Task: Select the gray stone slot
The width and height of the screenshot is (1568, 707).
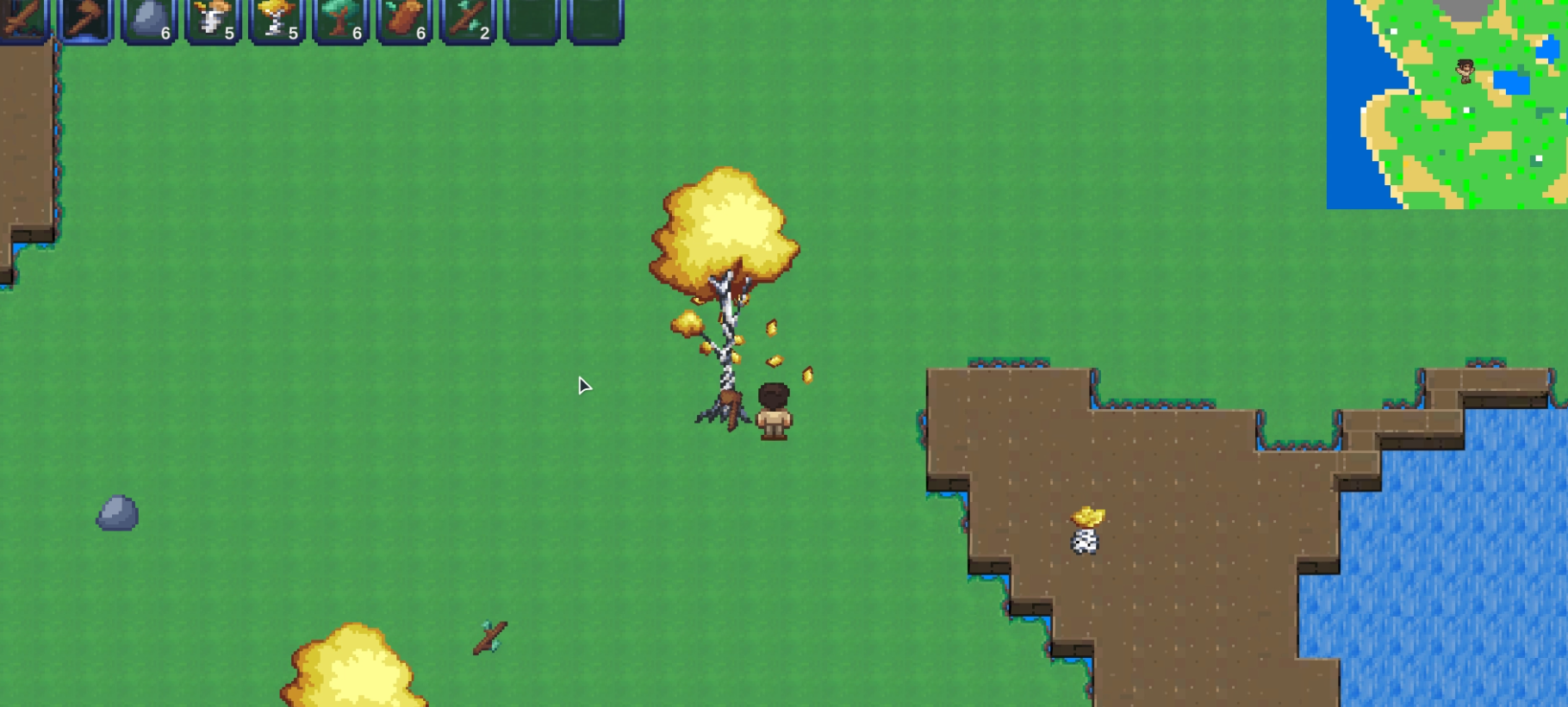Action: tap(150, 19)
